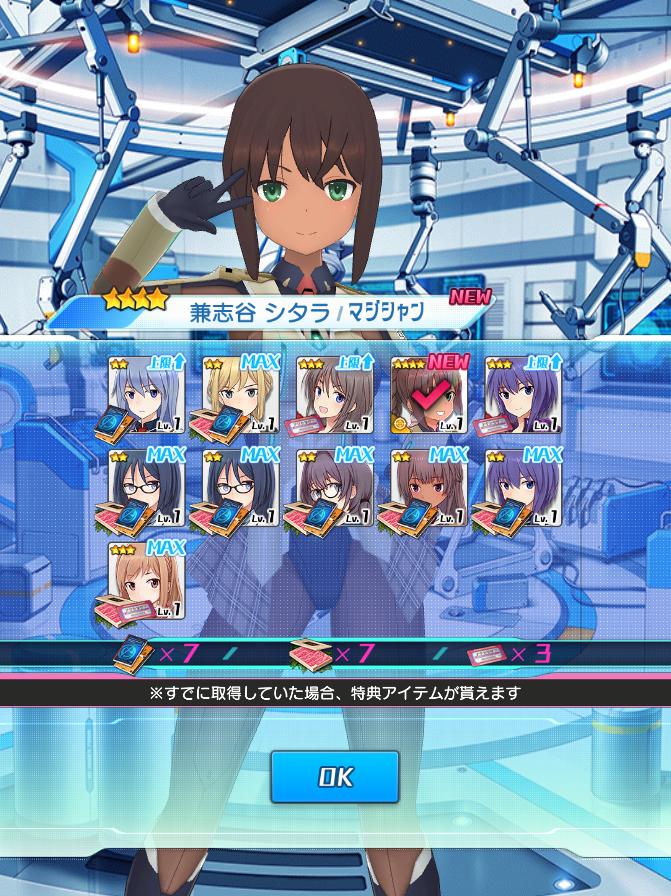Pick the smiling brown-haired three-star card
Image resolution: width=671 pixels, height=896 pixels.
click(334, 395)
